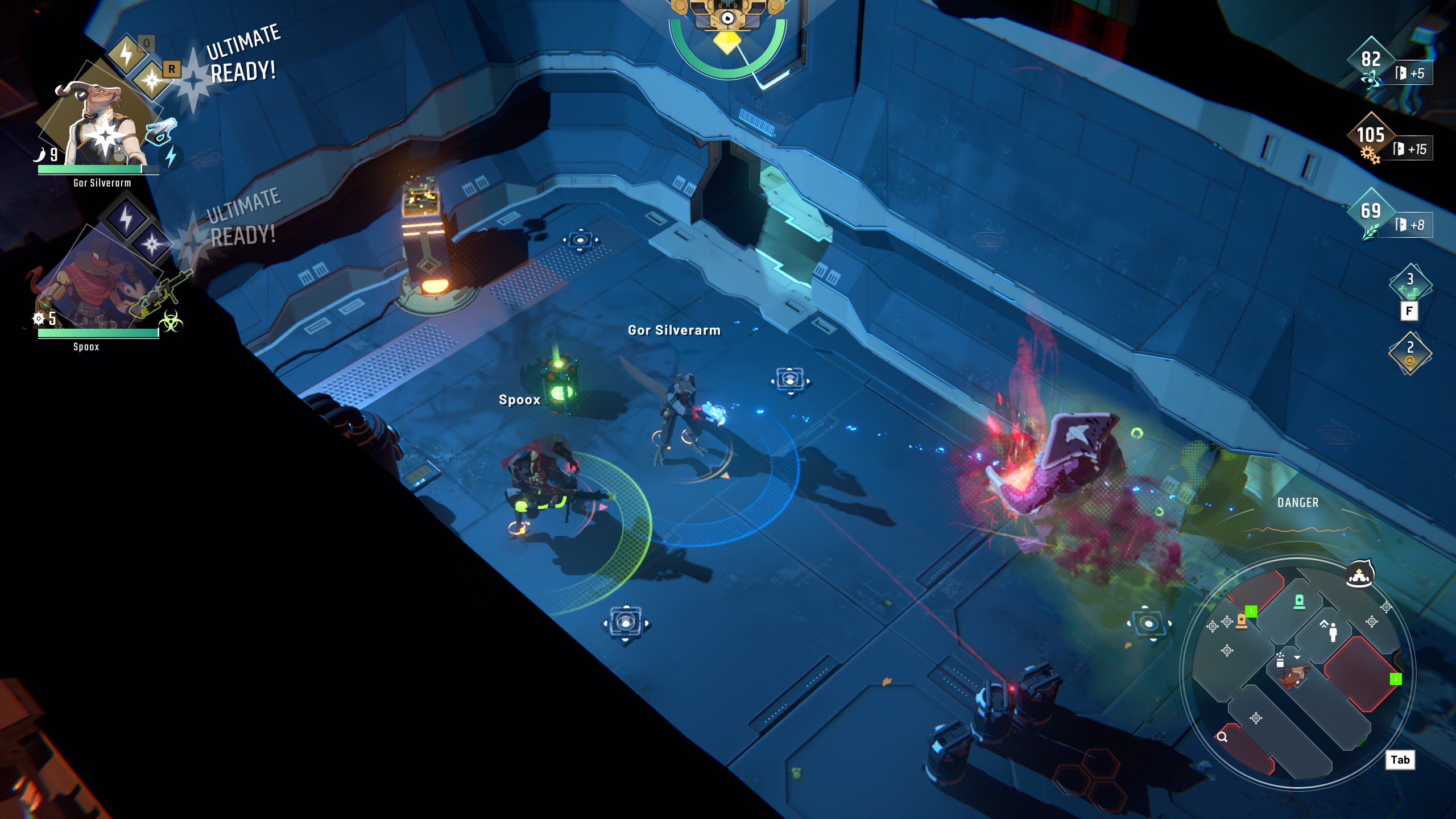Click the teal generator marker on the minimap
Viewport: 1456px width, 819px height.
tap(1299, 601)
